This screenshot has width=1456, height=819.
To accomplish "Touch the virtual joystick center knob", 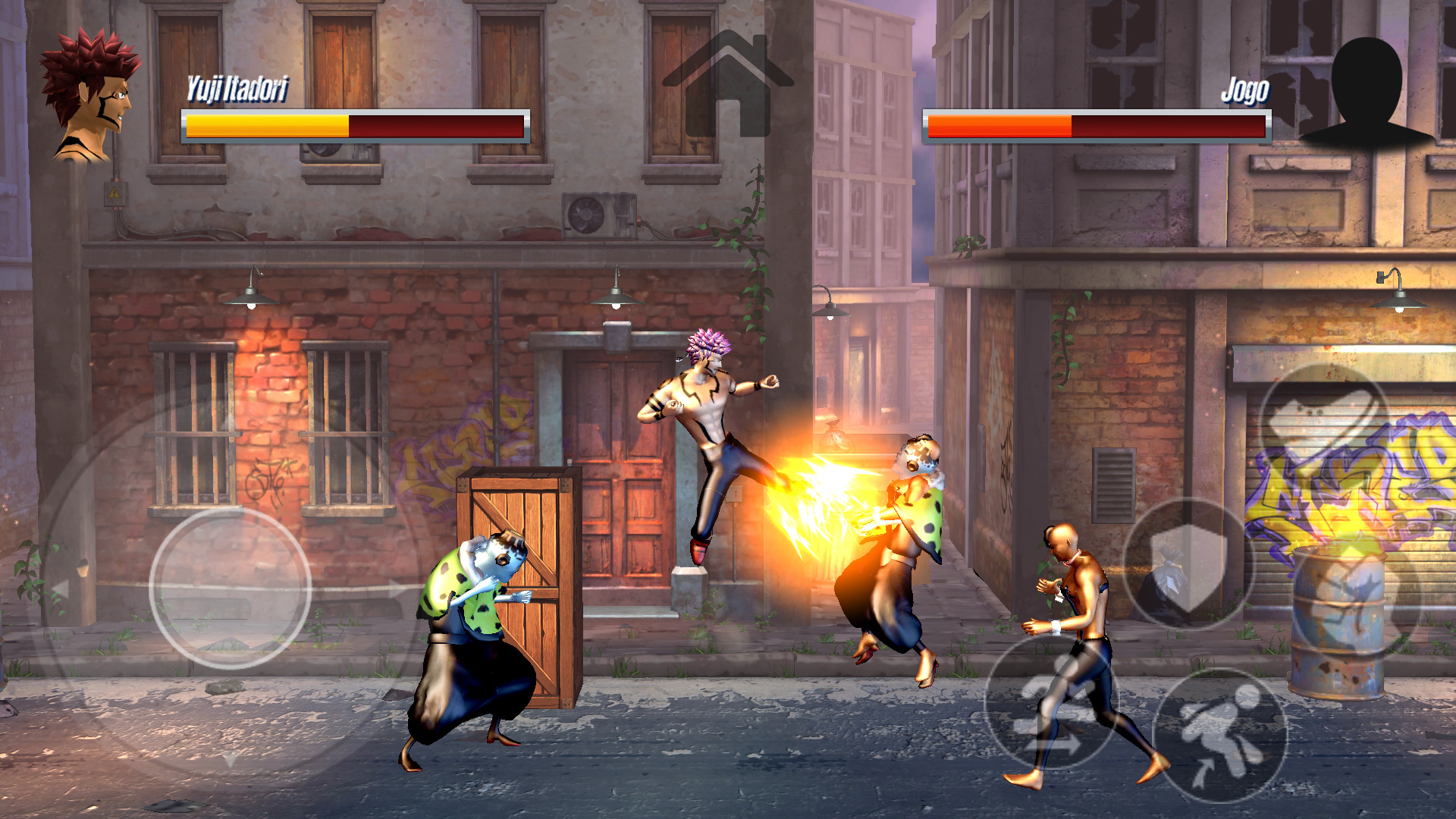I will point(231,588).
